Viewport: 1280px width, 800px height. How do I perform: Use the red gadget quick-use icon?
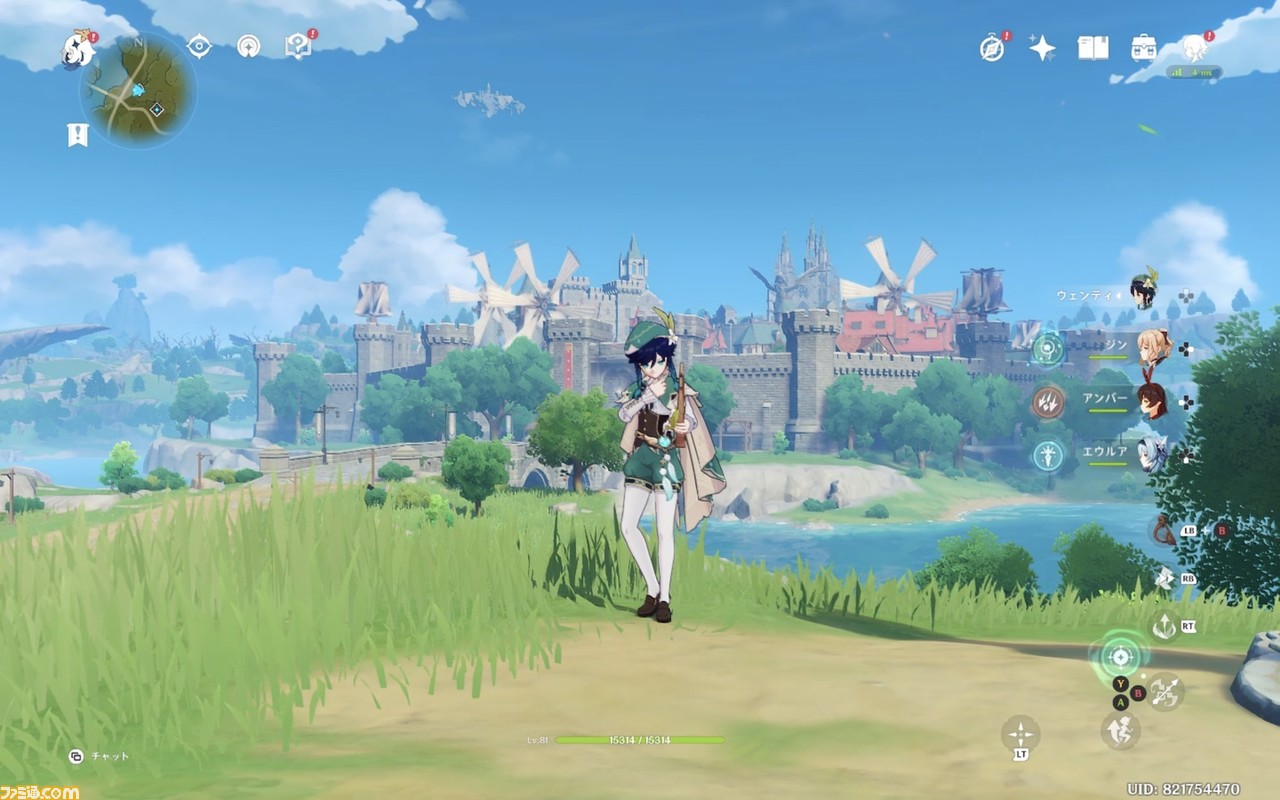[x=1161, y=530]
